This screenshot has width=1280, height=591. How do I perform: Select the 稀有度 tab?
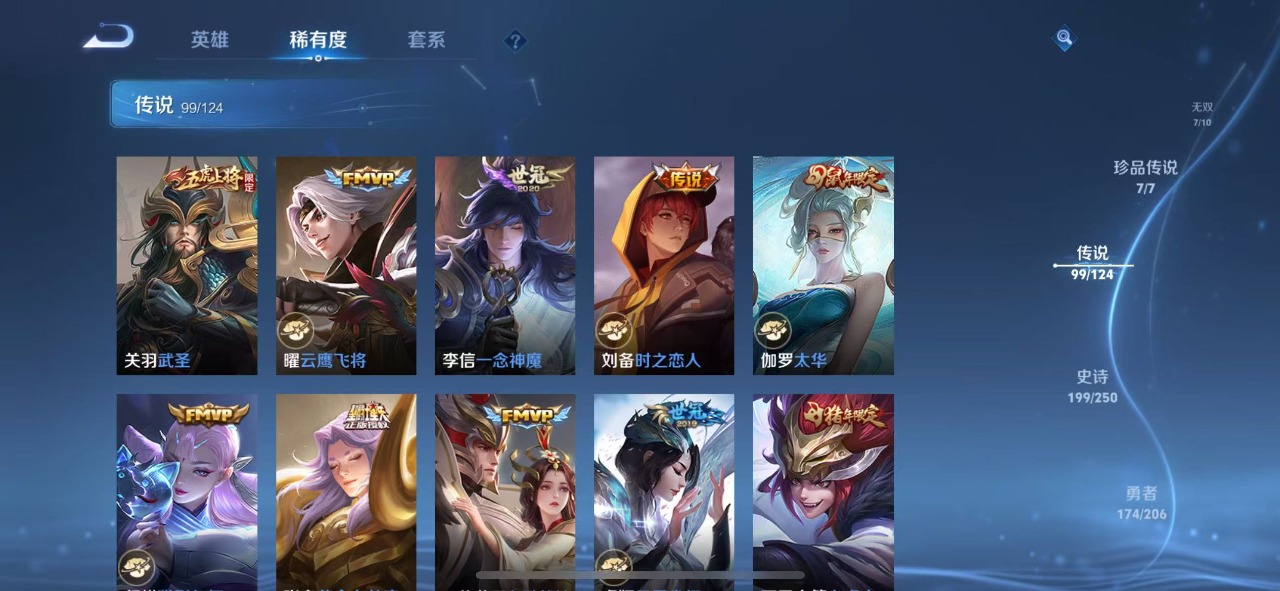(x=318, y=40)
